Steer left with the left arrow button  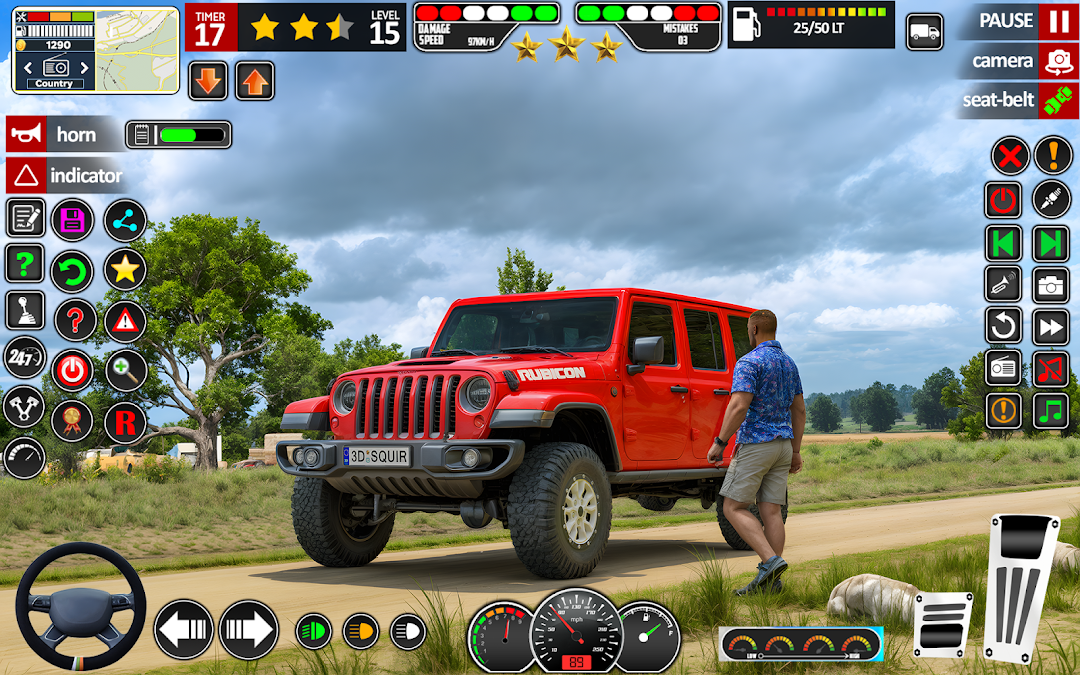tap(184, 630)
